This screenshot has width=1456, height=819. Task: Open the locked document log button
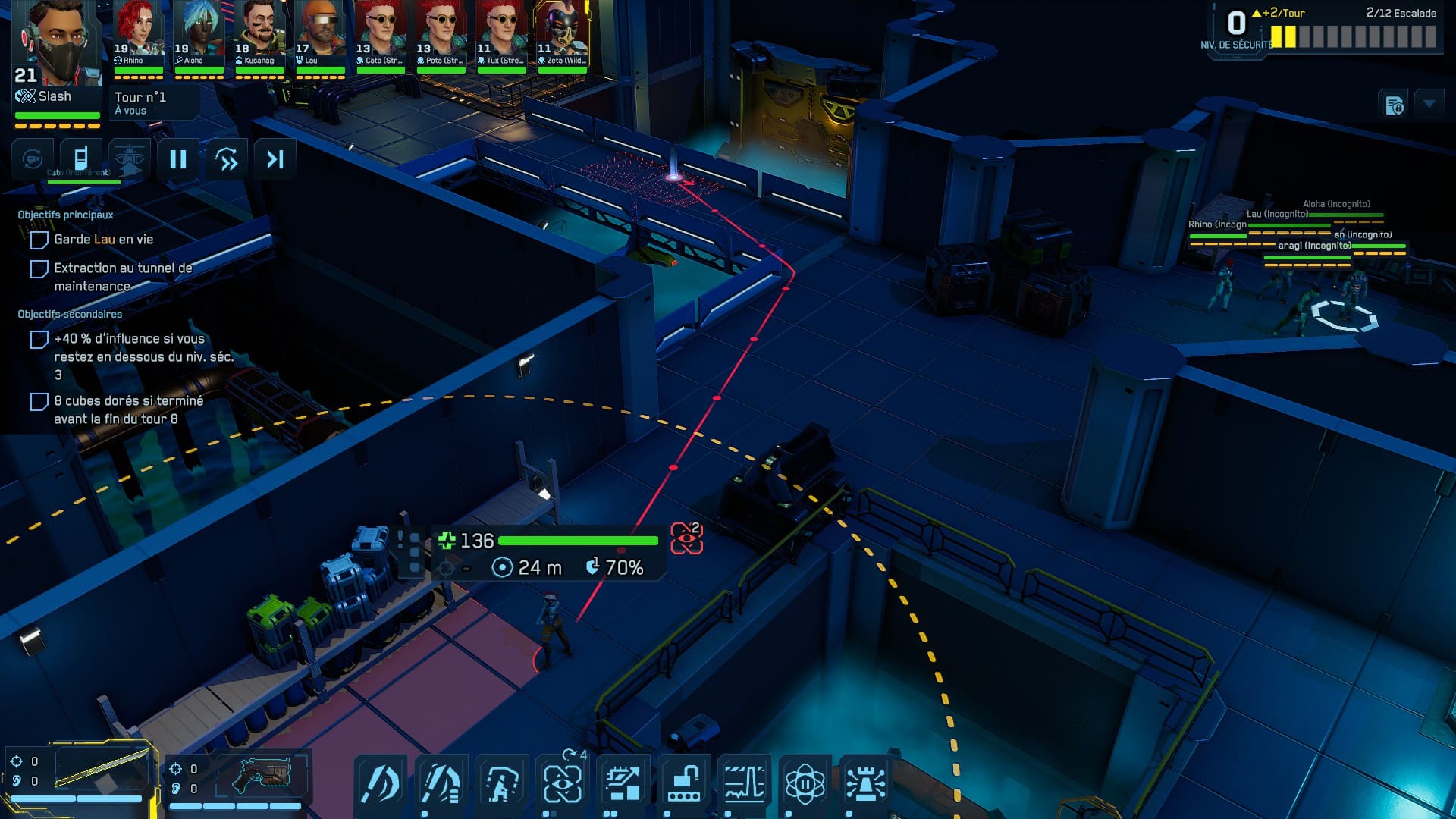click(1395, 105)
